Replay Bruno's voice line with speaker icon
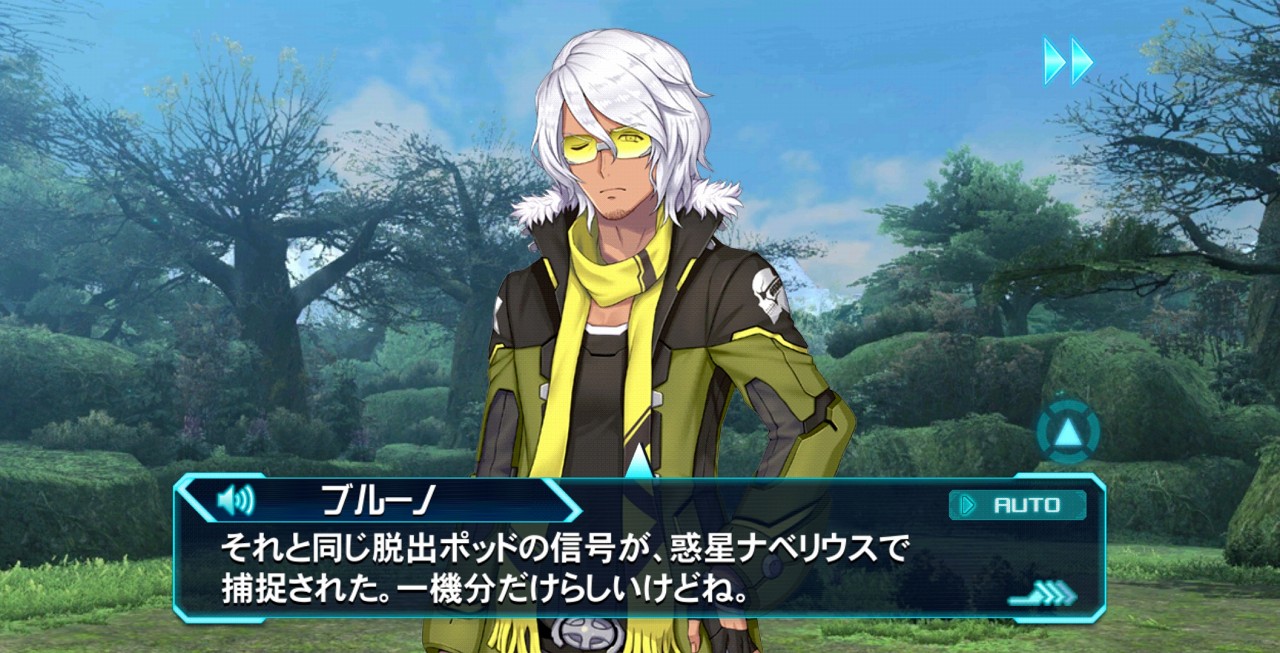The height and width of the screenshot is (653, 1280). pos(235,499)
